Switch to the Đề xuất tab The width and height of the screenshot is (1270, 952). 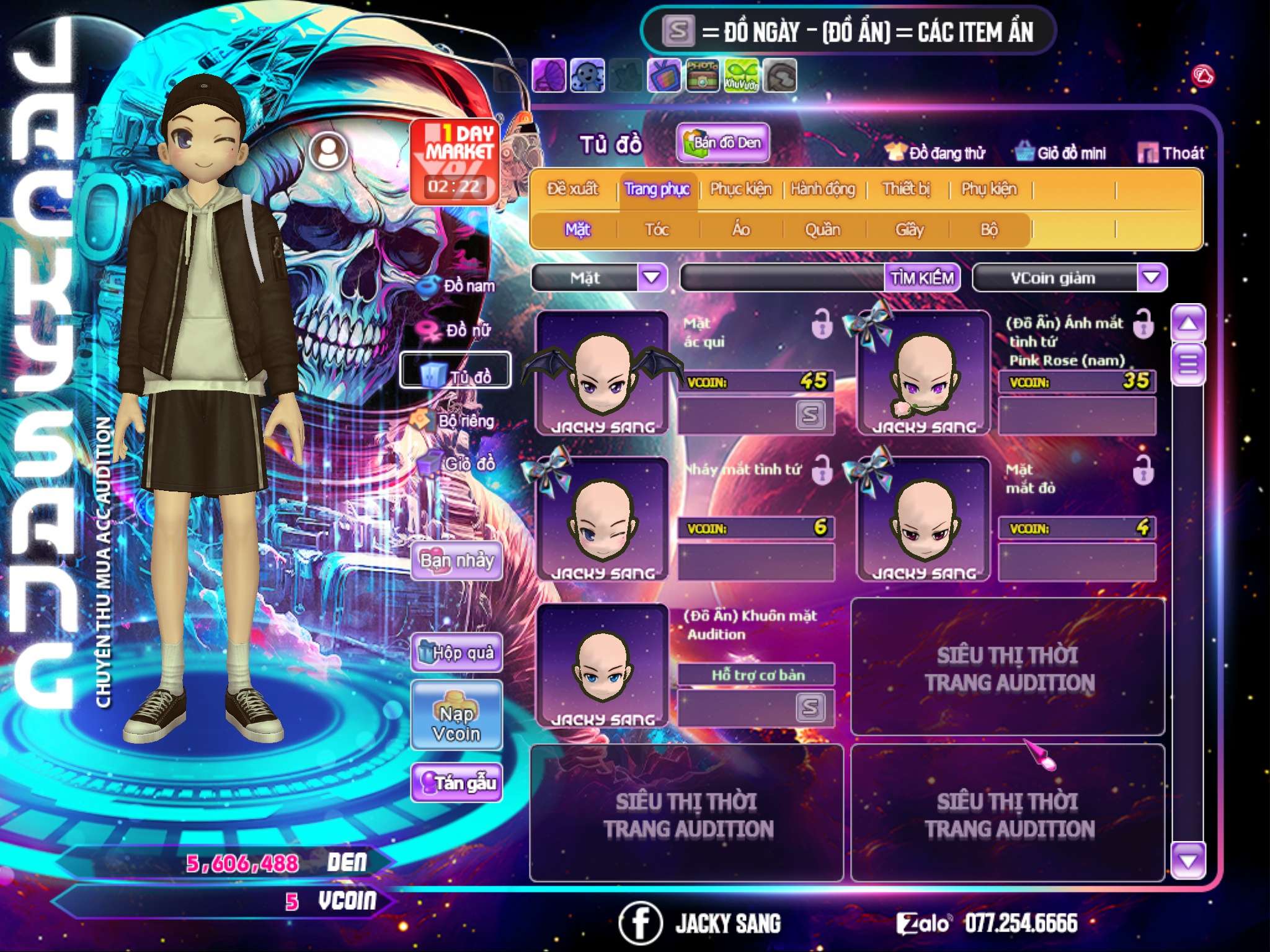(x=572, y=189)
